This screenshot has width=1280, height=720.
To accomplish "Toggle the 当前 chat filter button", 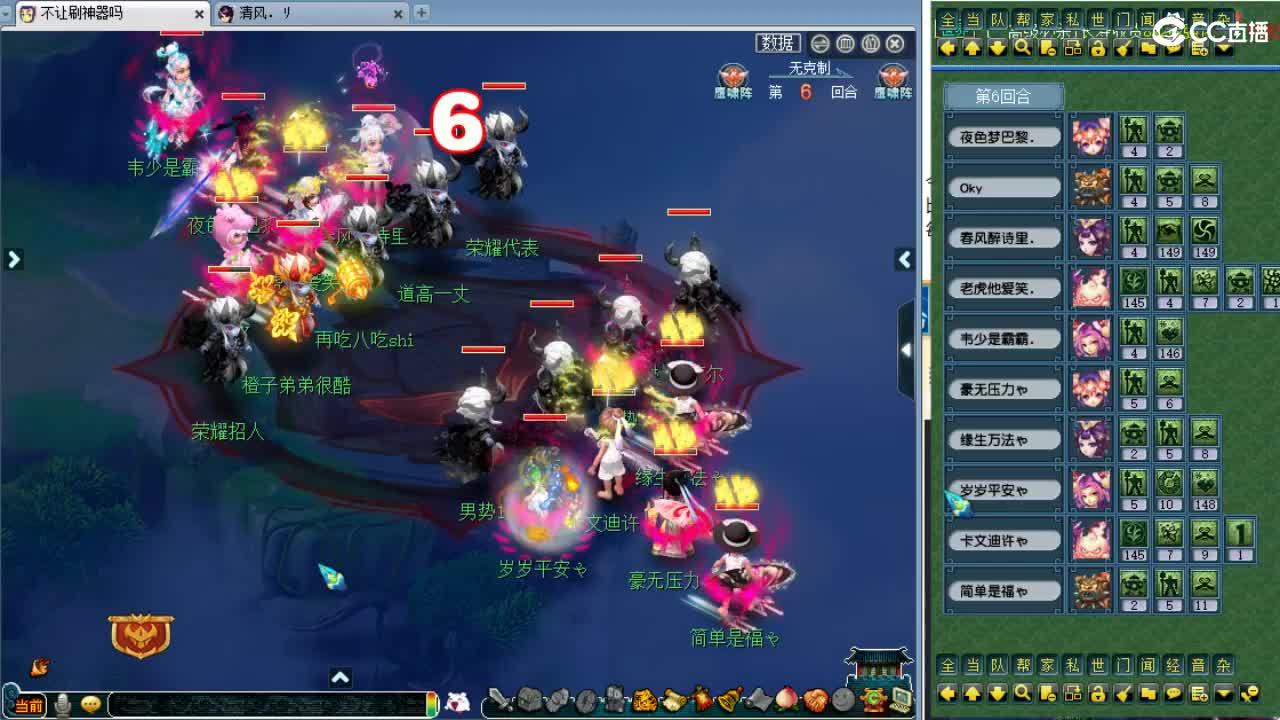I will [30, 703].
